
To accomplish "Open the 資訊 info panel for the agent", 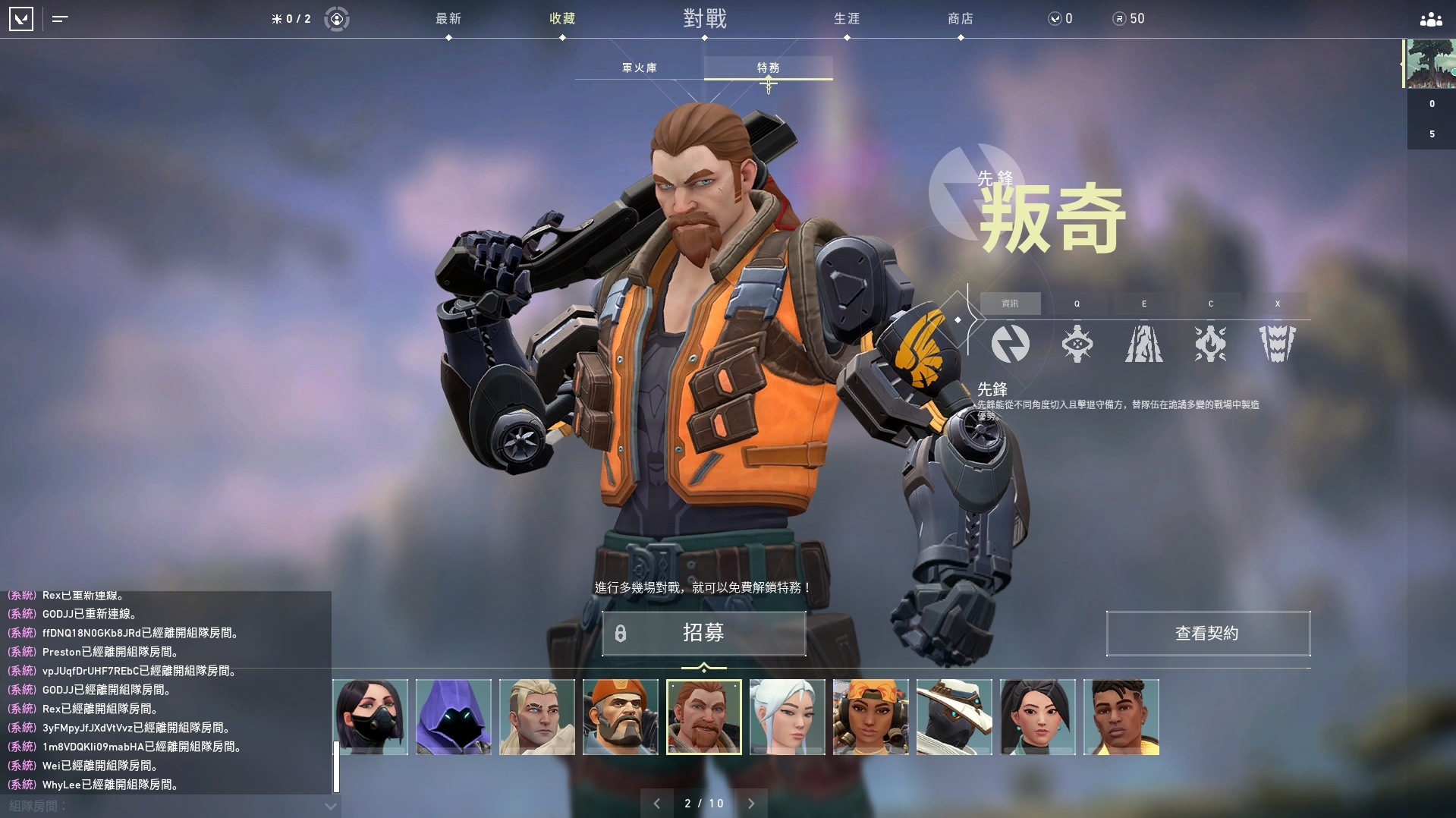I will click(x=1011, y=303).
